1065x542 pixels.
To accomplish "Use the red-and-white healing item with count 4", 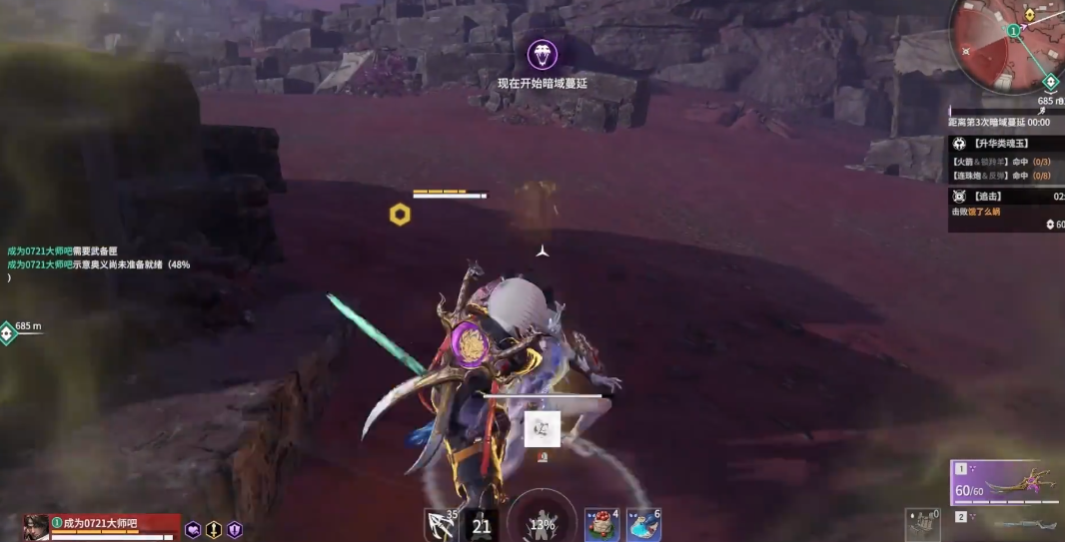I will (601, 524).
